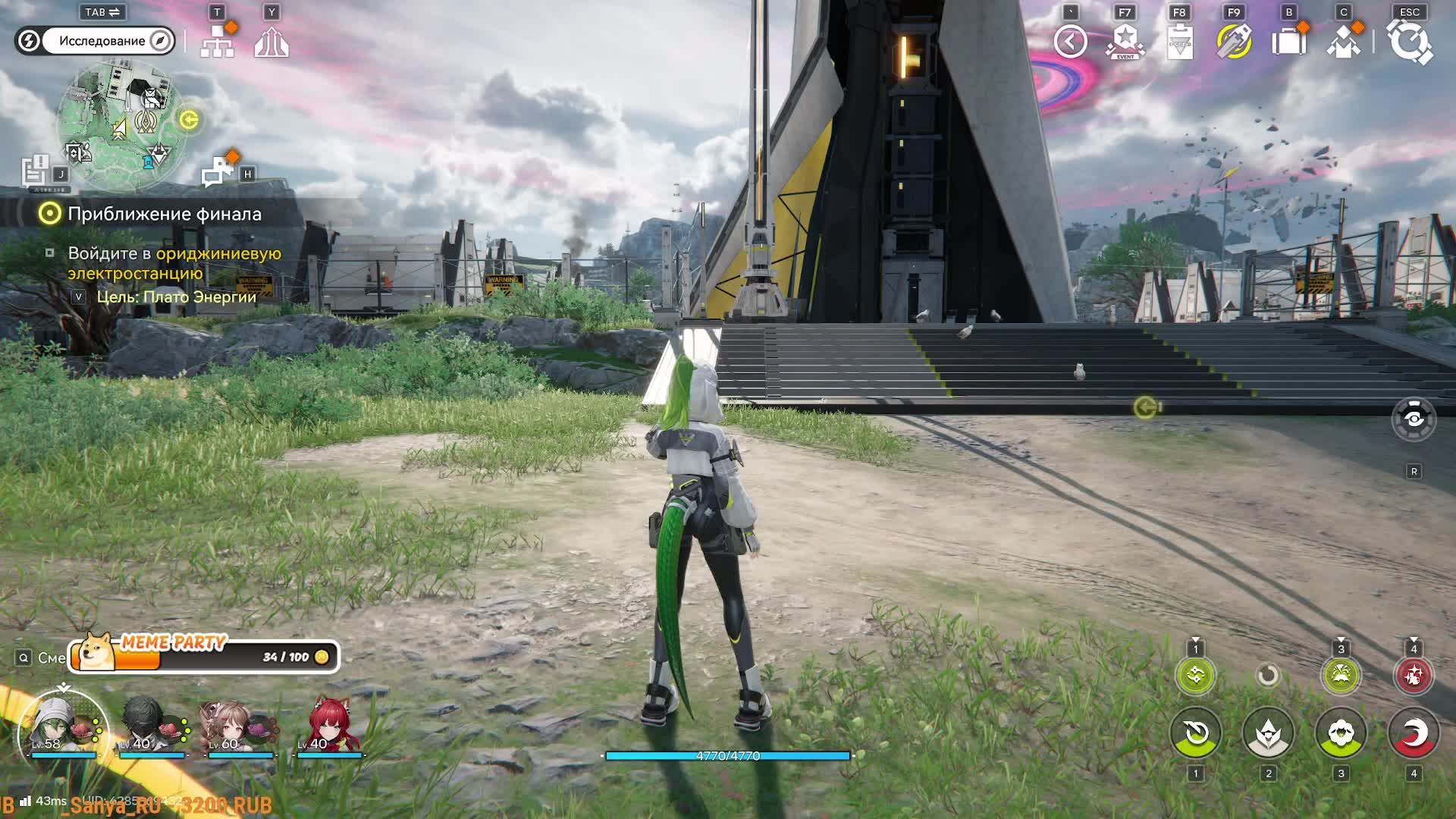The image size is (1456, 819).
Task: Activate the red crescent skill icon
Action: 1414,733
